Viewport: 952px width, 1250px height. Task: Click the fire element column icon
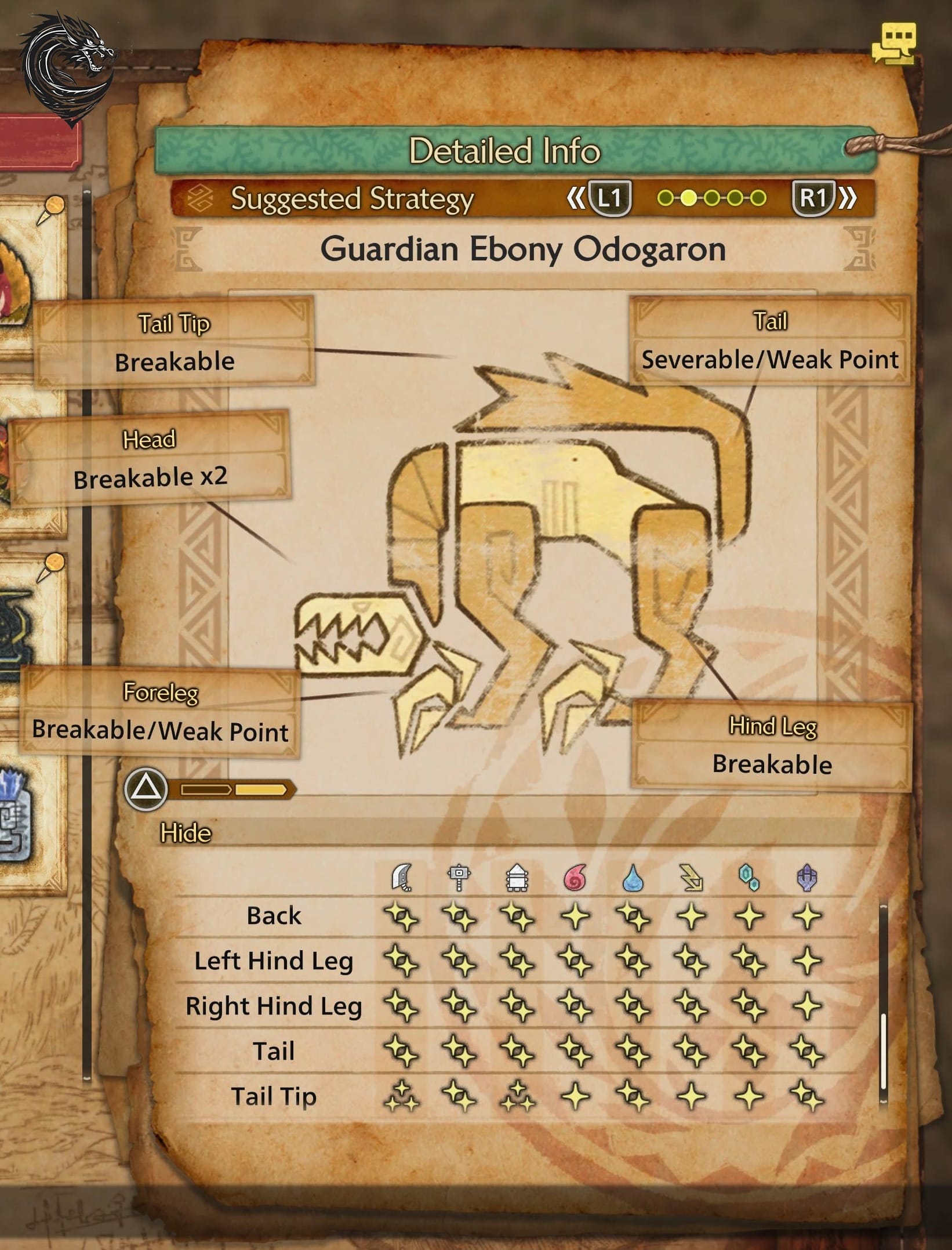pos(575,878)
